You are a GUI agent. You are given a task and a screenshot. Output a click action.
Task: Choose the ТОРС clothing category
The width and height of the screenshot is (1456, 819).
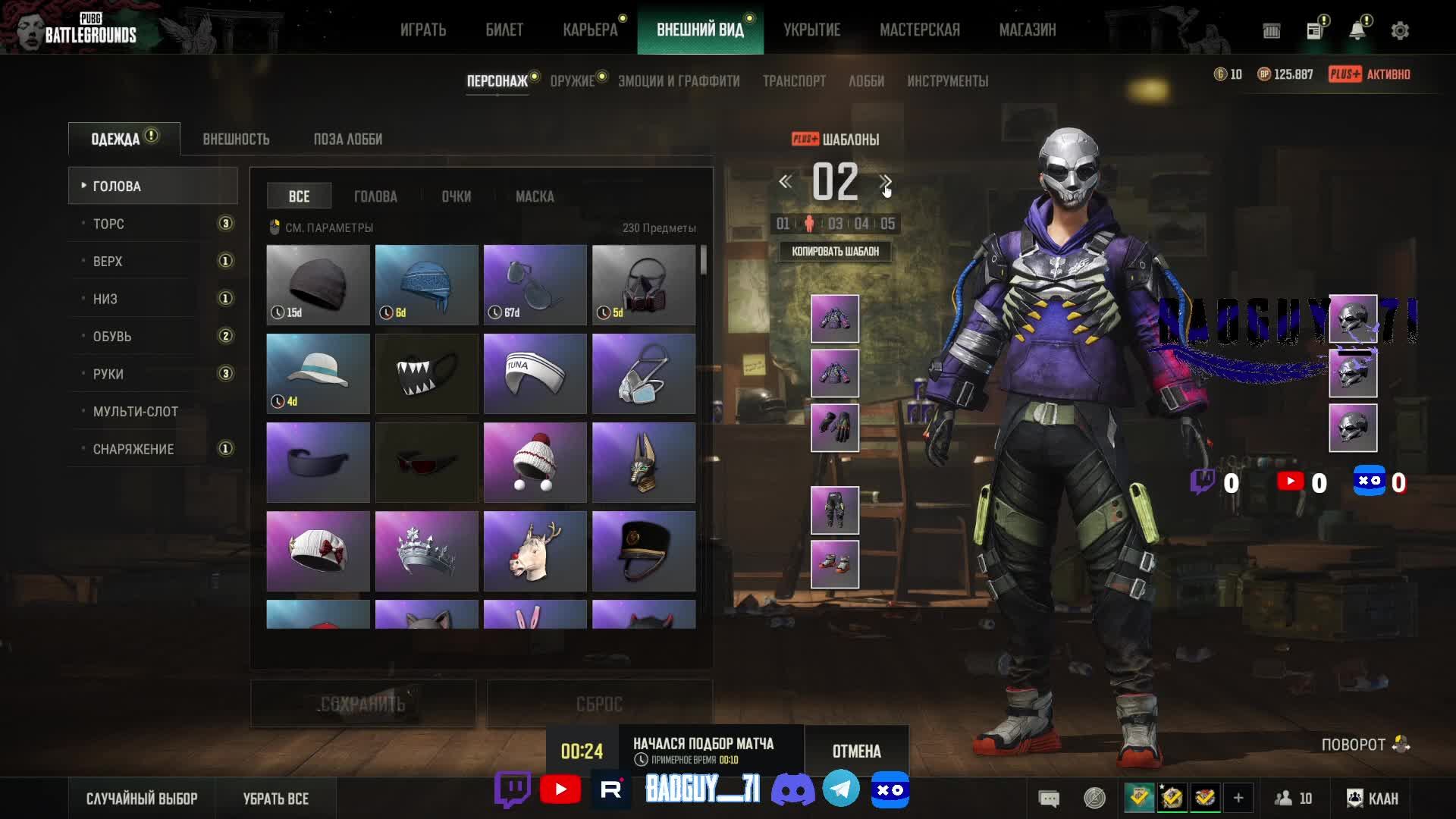pyautogui.click(x=108, y=224)
